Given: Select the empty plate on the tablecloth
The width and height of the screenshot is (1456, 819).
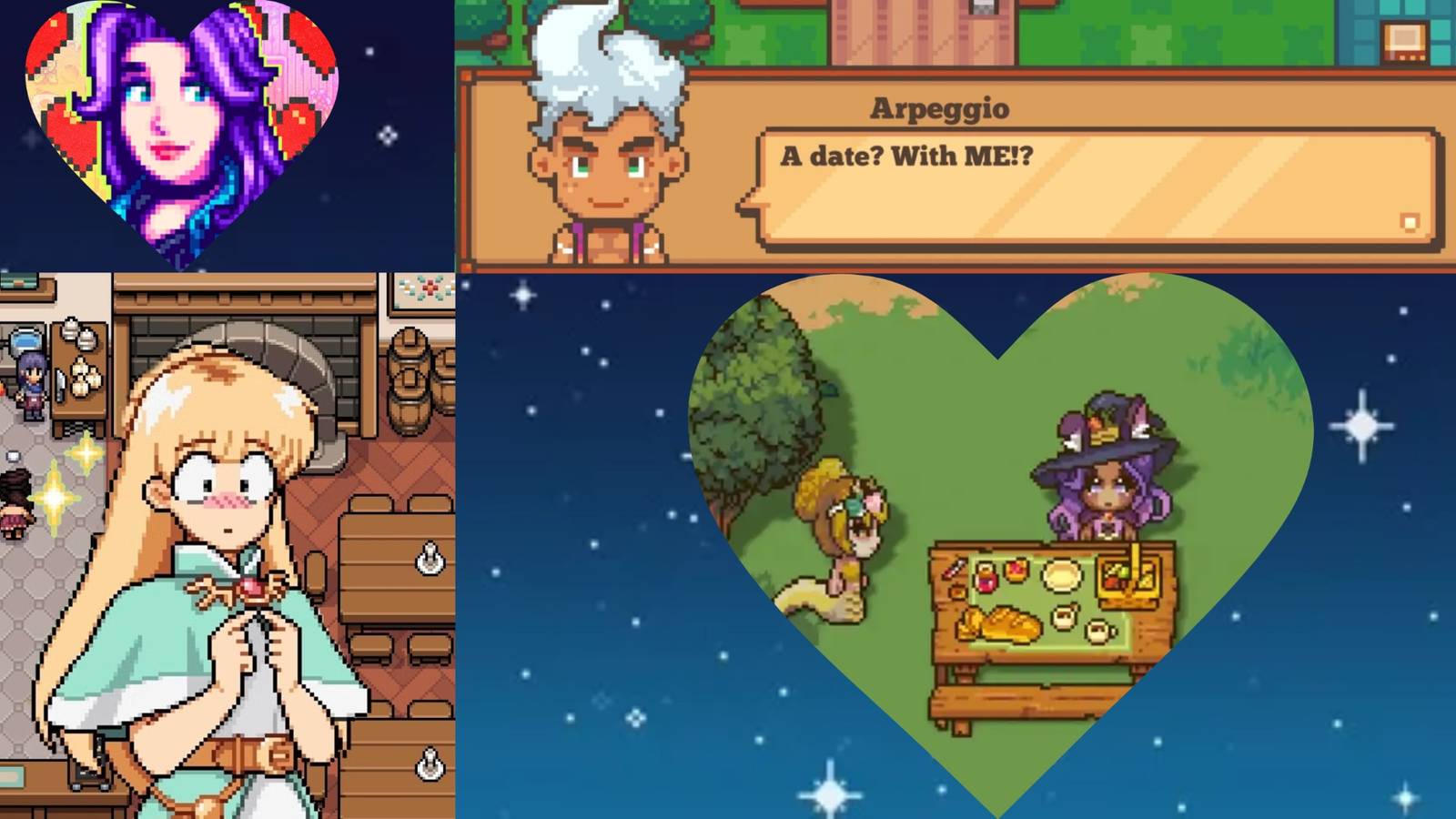Looking at the screenshot, I should [1061, 575].
